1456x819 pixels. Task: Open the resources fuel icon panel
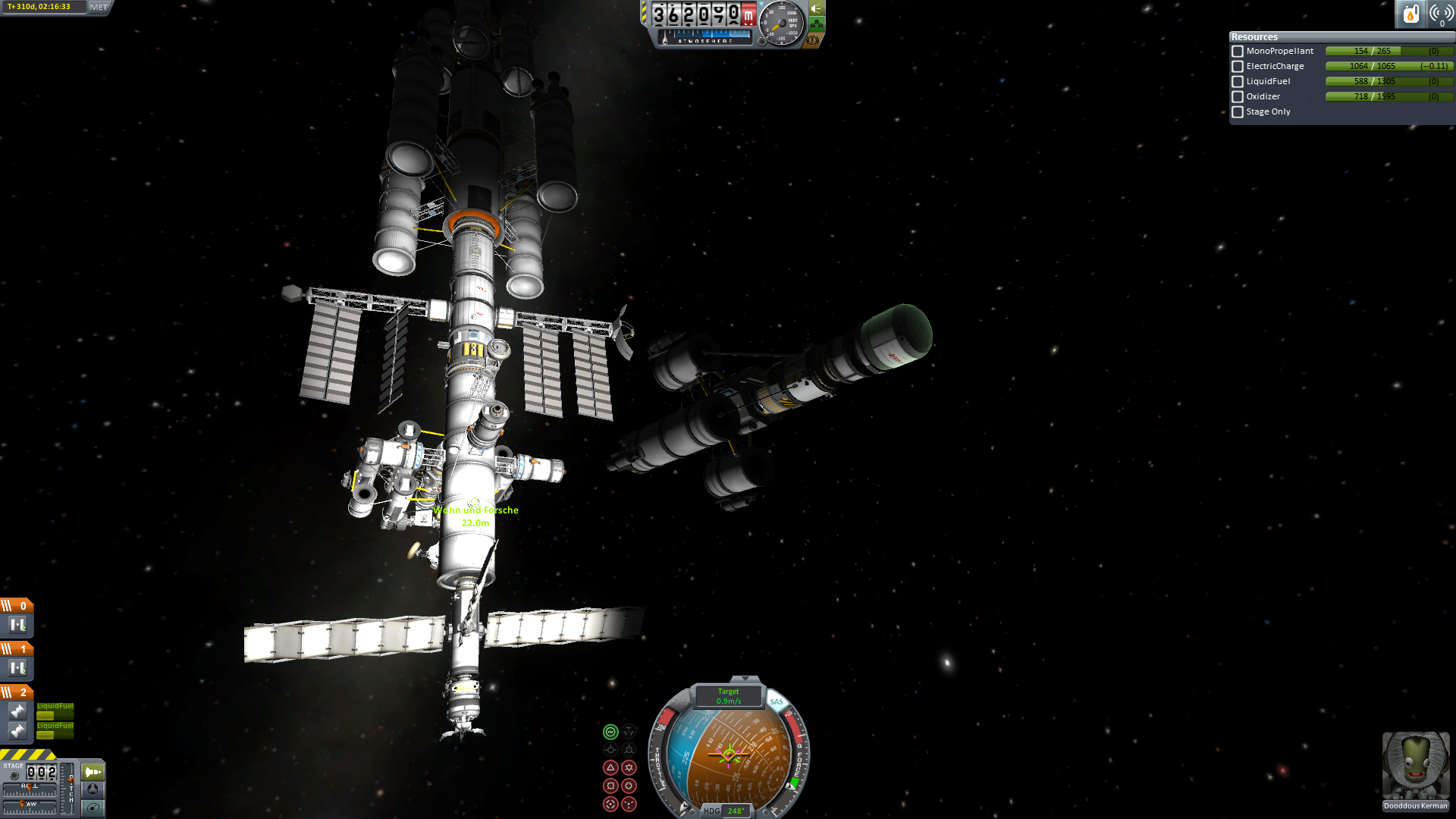point(1410,14)
